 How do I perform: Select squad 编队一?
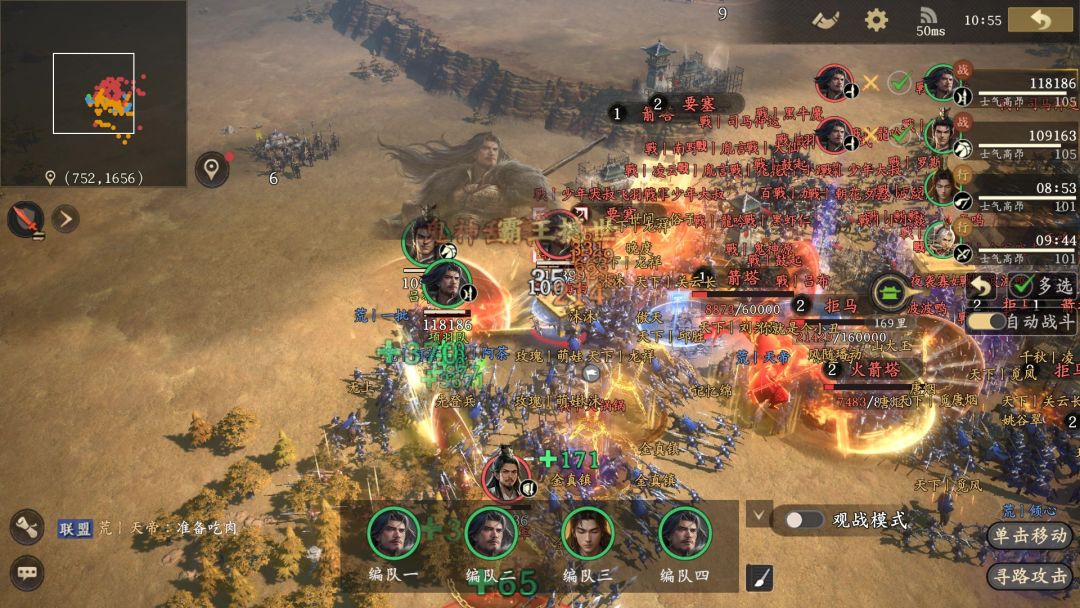coord(394,534)
